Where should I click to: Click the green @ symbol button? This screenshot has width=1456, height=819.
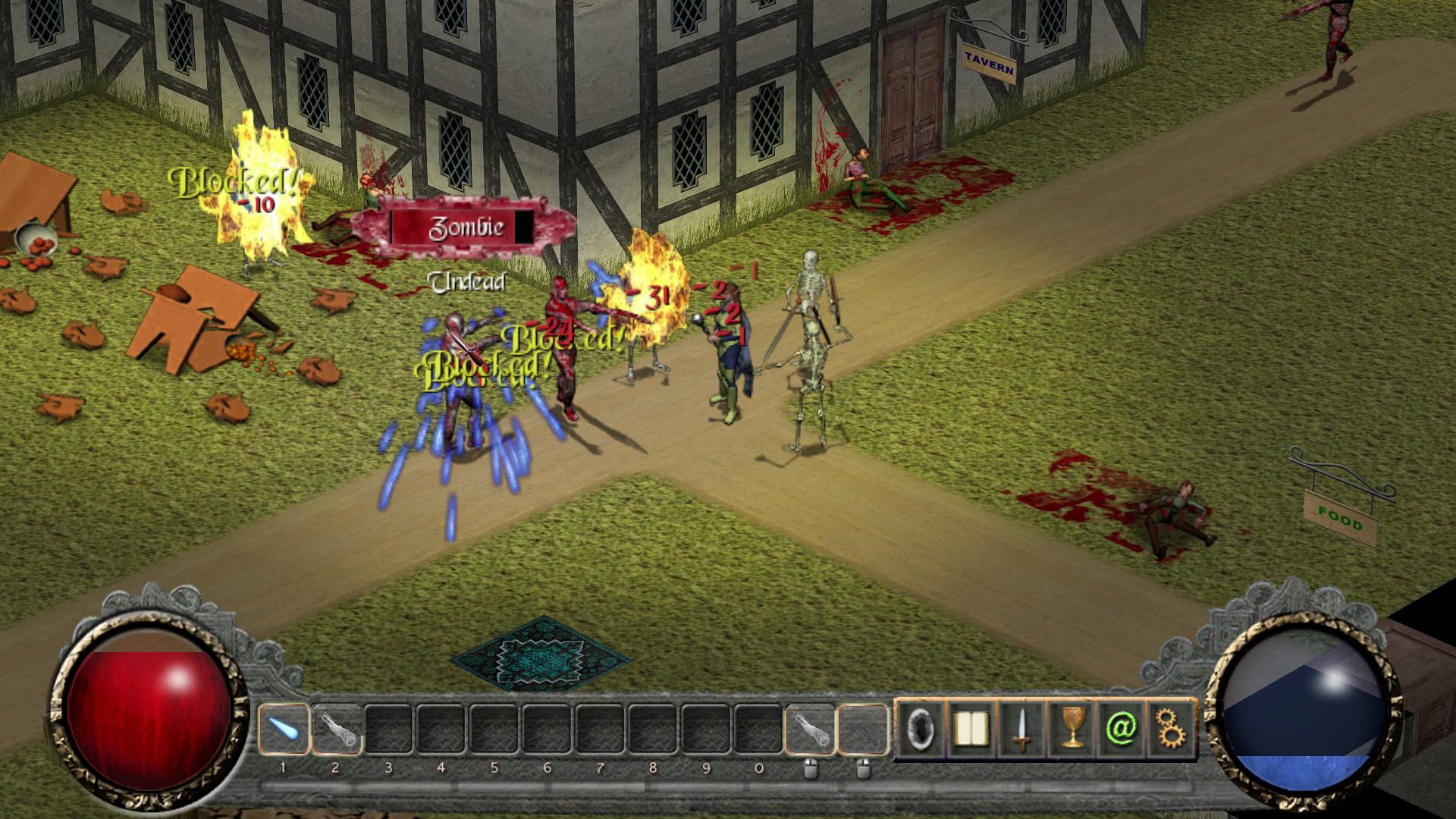pyautogui.click(x=1121, y=729)
